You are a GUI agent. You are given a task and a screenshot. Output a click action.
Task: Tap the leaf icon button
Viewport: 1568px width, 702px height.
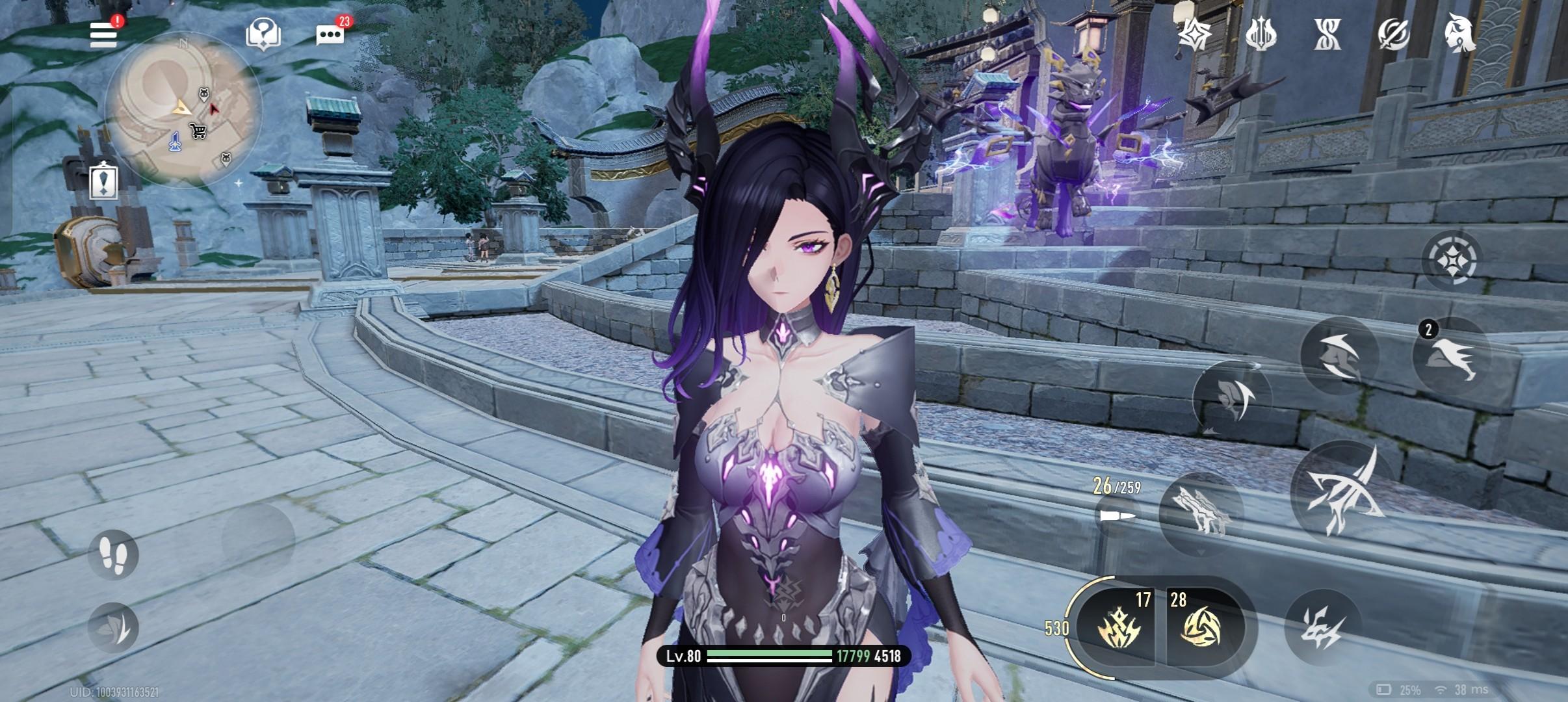pos(113,627)
